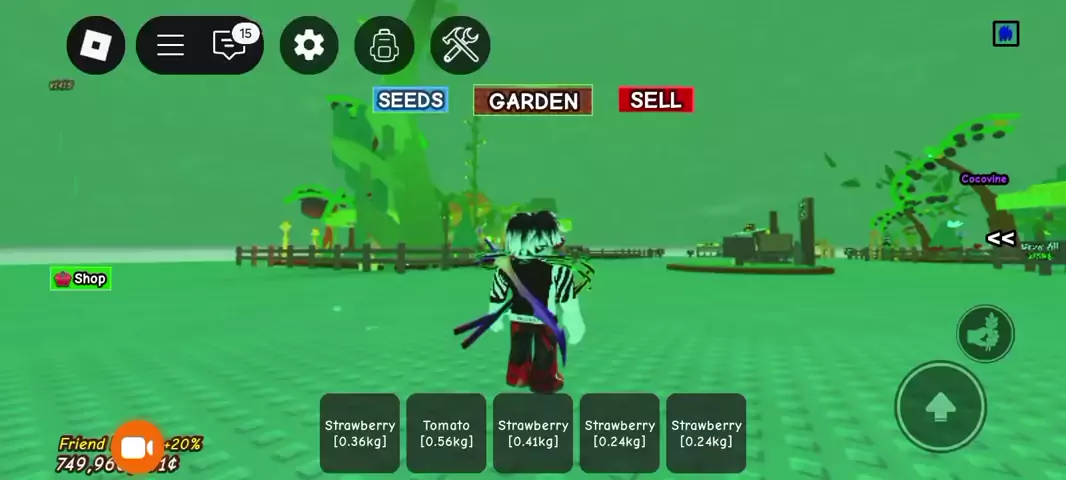Teleport using the SEEDS button

point(410,100)
